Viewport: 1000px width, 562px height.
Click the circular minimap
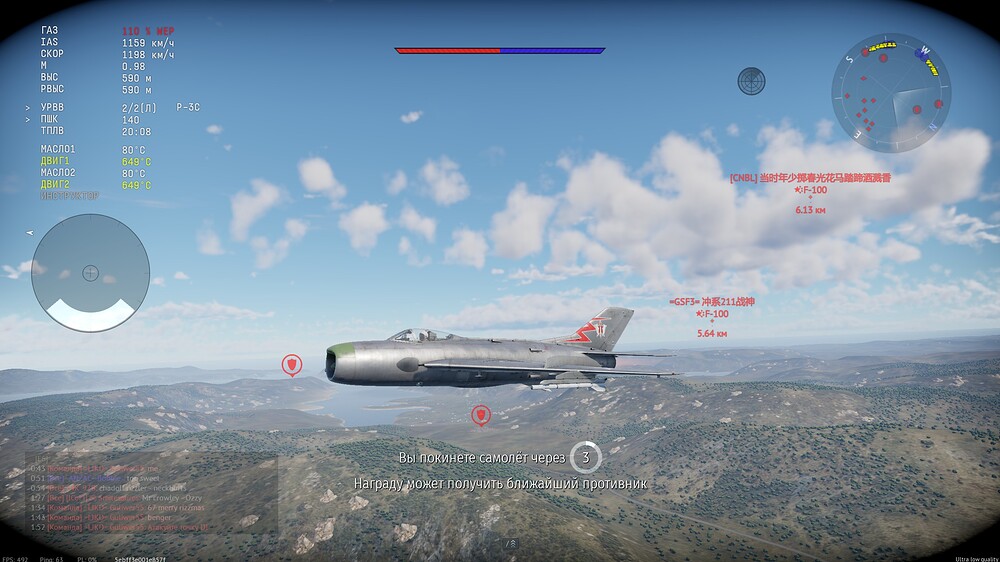[x=891, y=93]
